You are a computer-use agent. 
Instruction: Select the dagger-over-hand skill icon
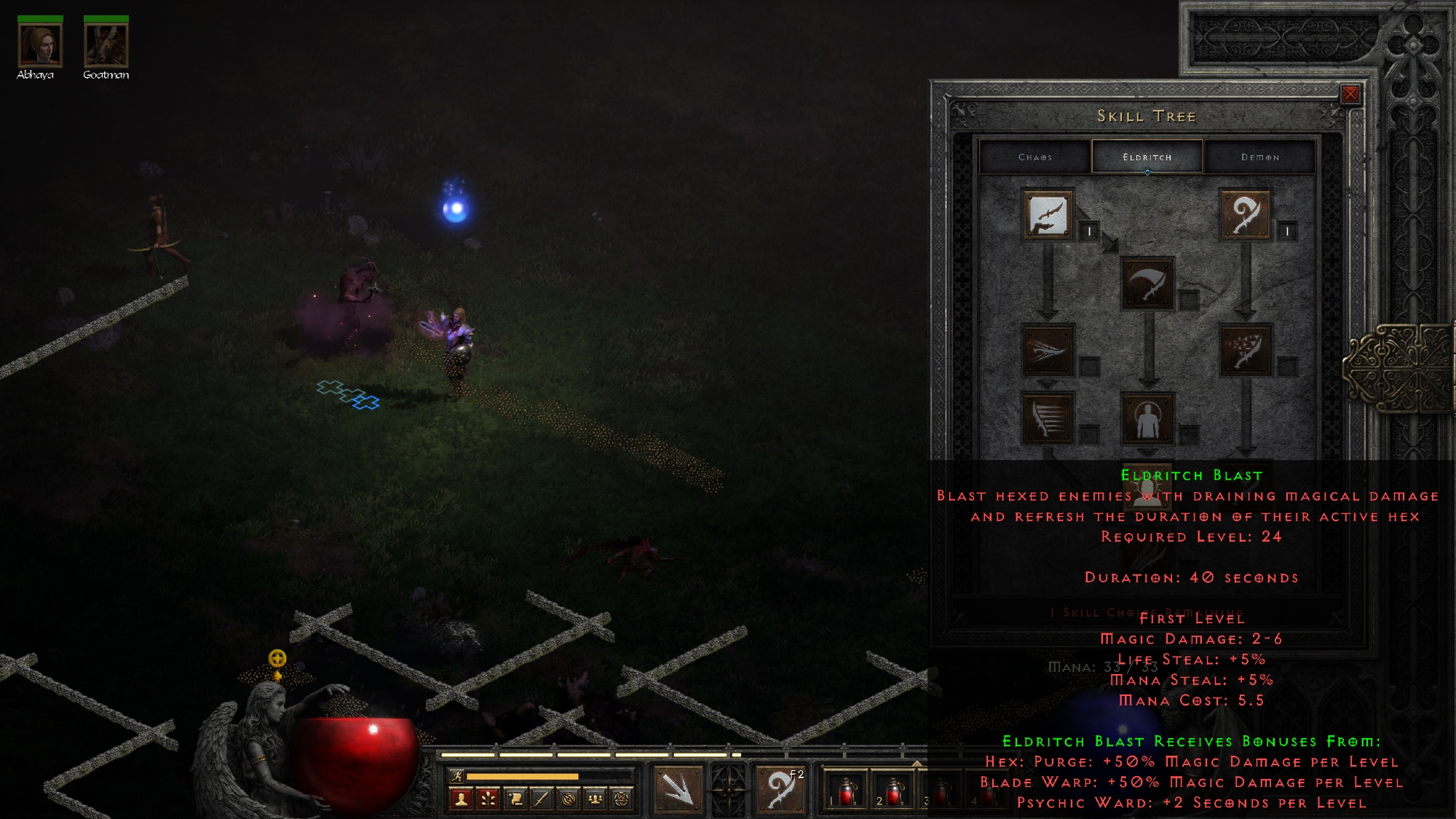tap(1048, 215)
